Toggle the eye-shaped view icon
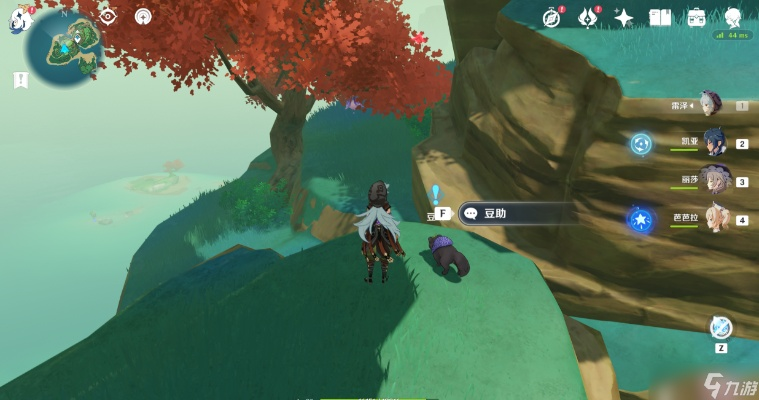The width and height of the screenshot is (759, 400). pos(108,16)
